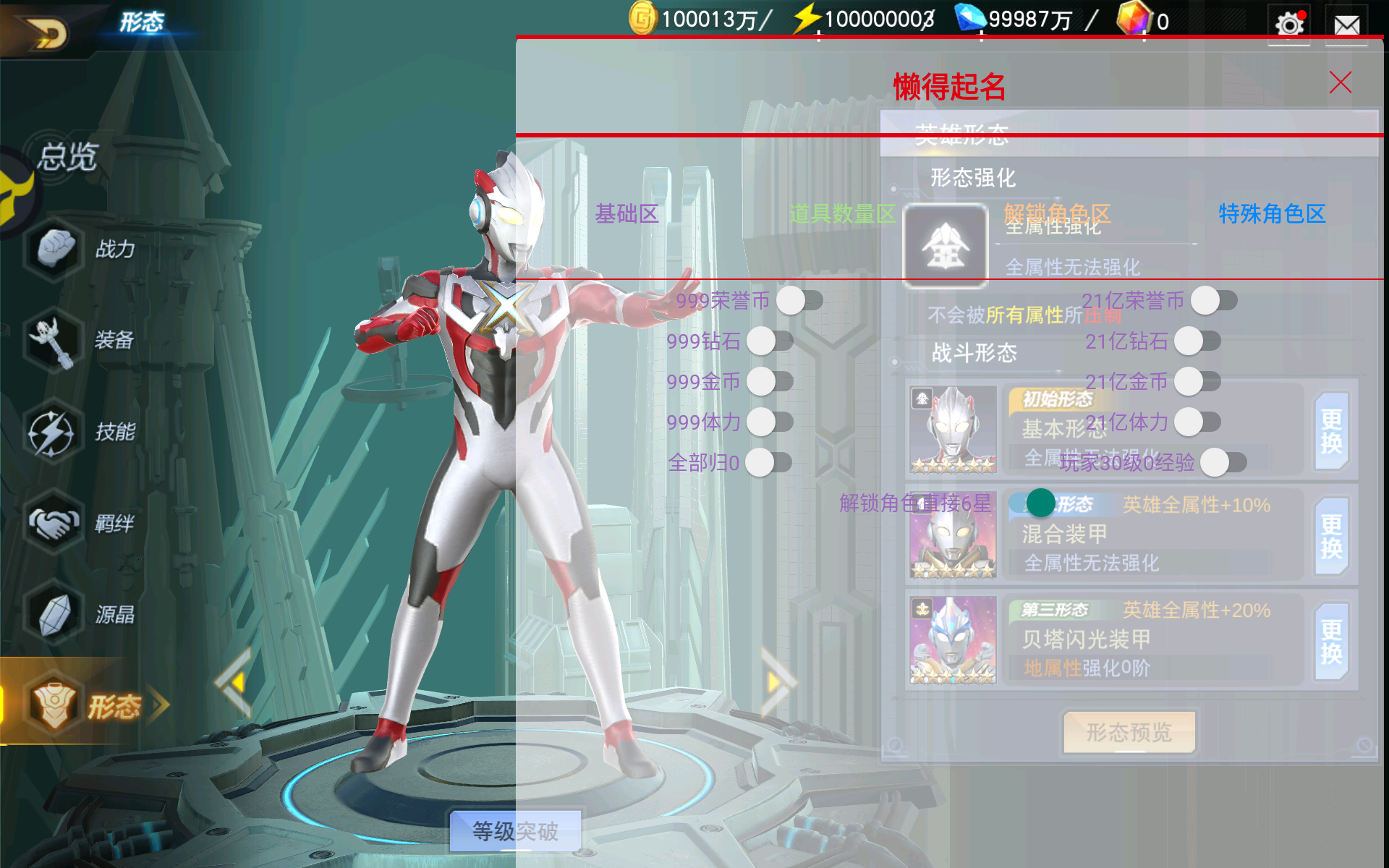Enable the 999钻石 toggle
The width and height of the screenshot is (1389, 868).
point(761,341)
